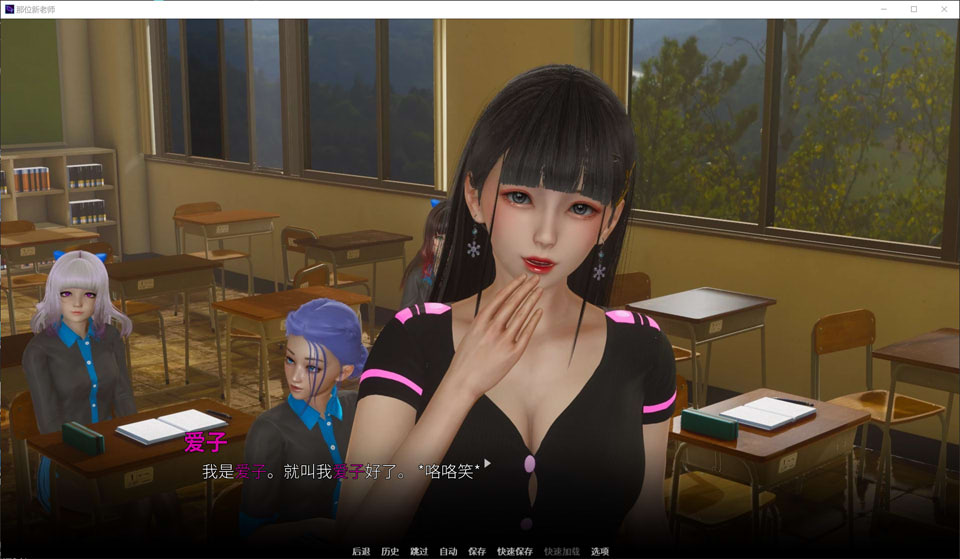
Task: Open the 选项 options menu
Action: 600,551
